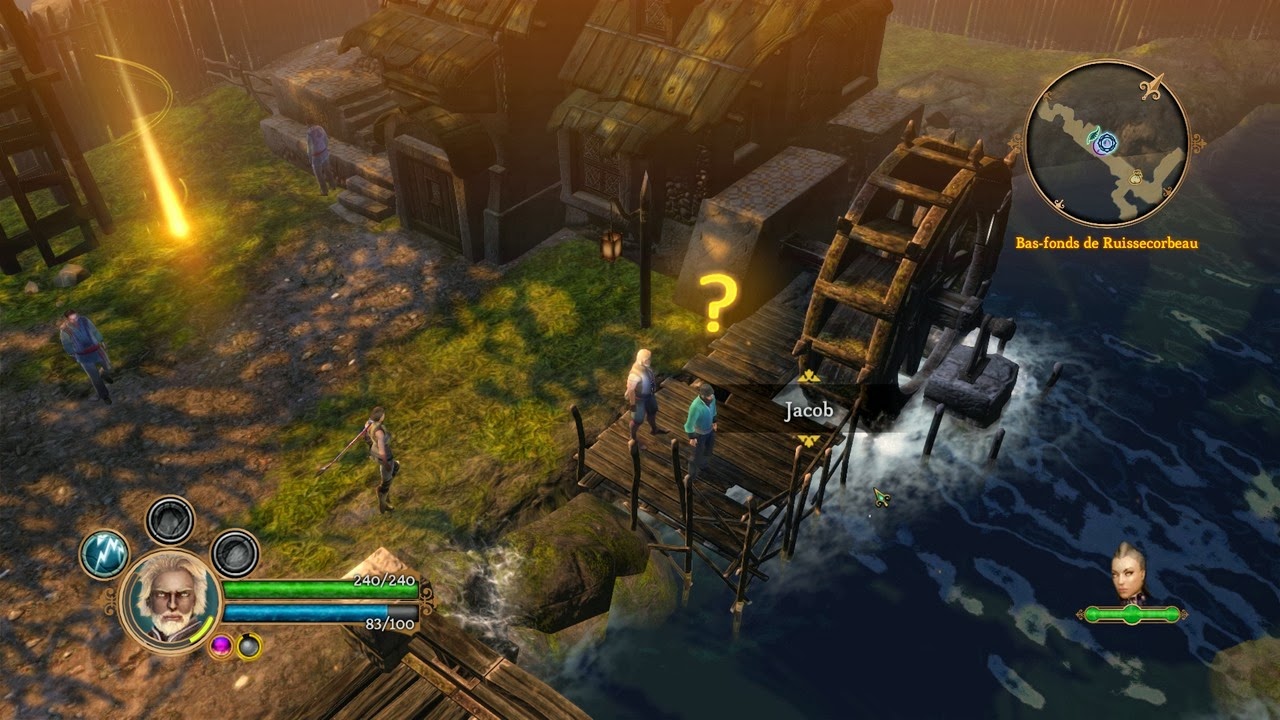Click the compass arrow on the minimap

click(x=1152, y=84)
